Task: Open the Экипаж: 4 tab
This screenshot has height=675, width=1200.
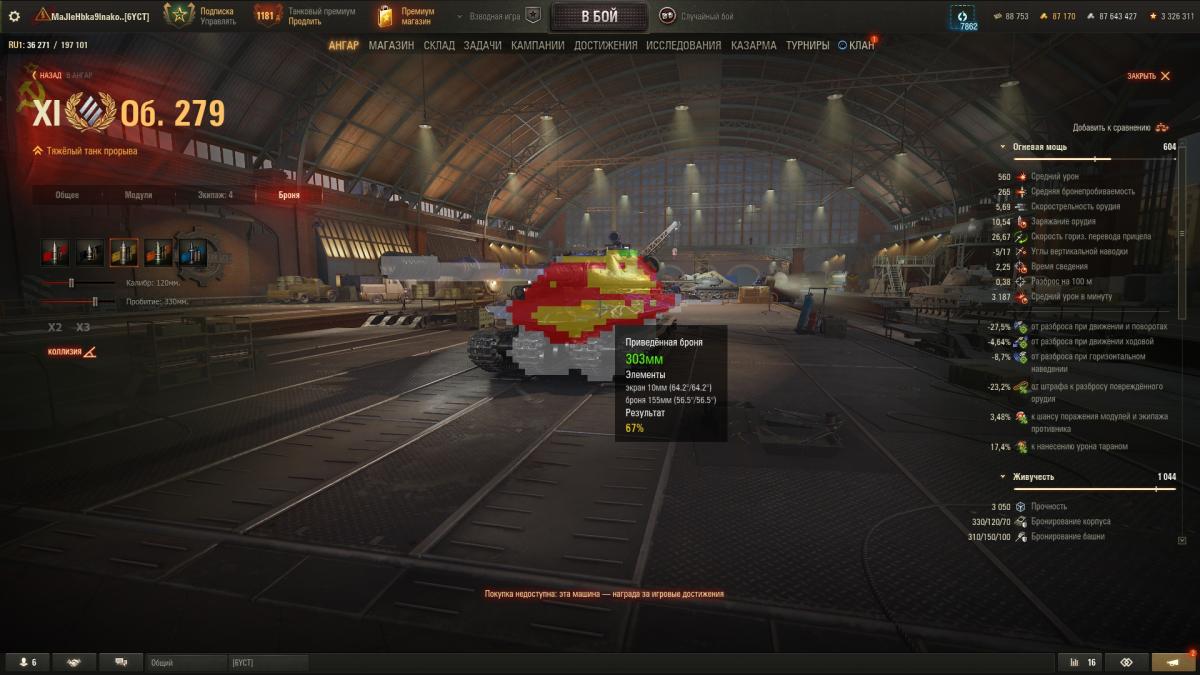Action: 215,195
